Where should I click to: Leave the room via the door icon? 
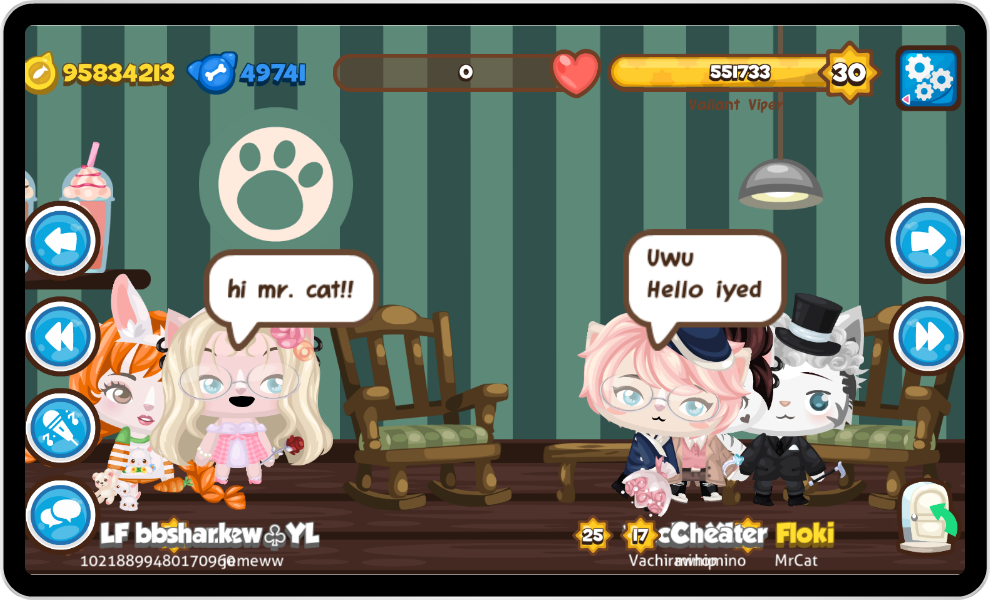click(926, 517)
